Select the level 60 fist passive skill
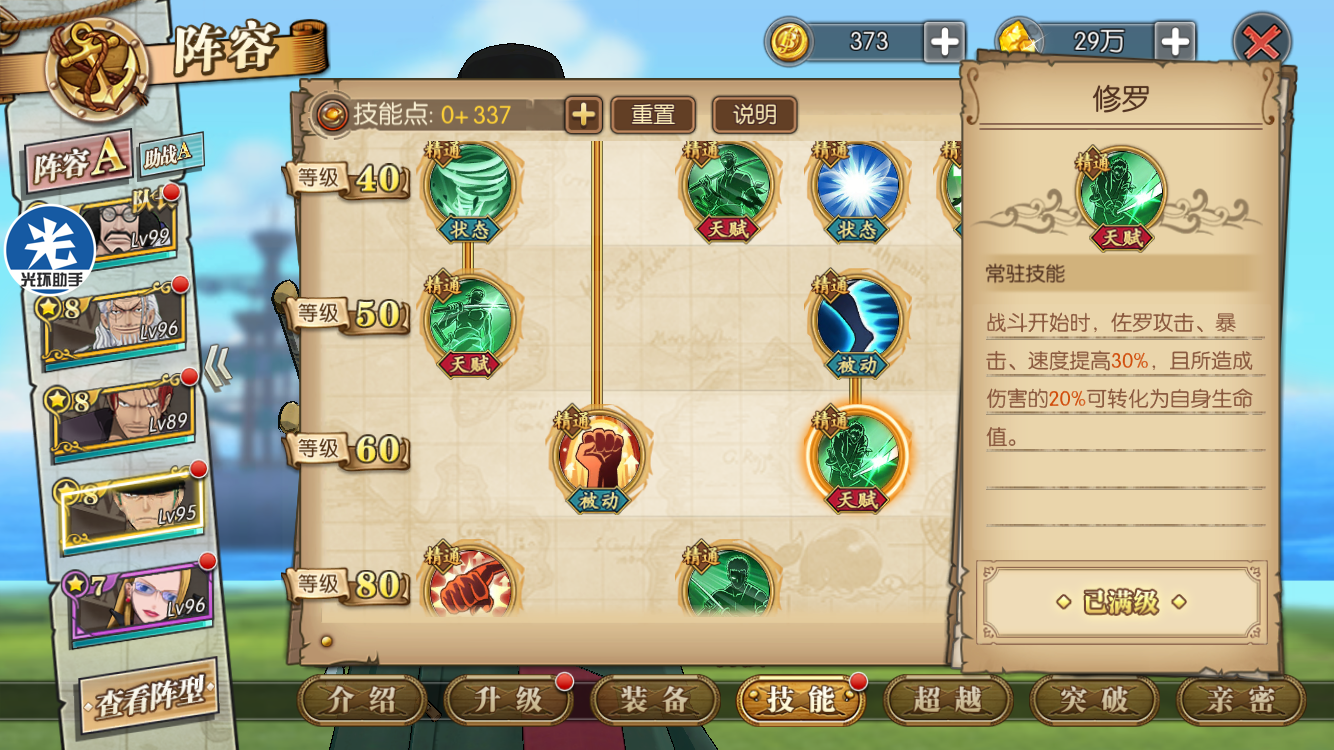The width and height of the screenshot is (1334, 750). 600,458
